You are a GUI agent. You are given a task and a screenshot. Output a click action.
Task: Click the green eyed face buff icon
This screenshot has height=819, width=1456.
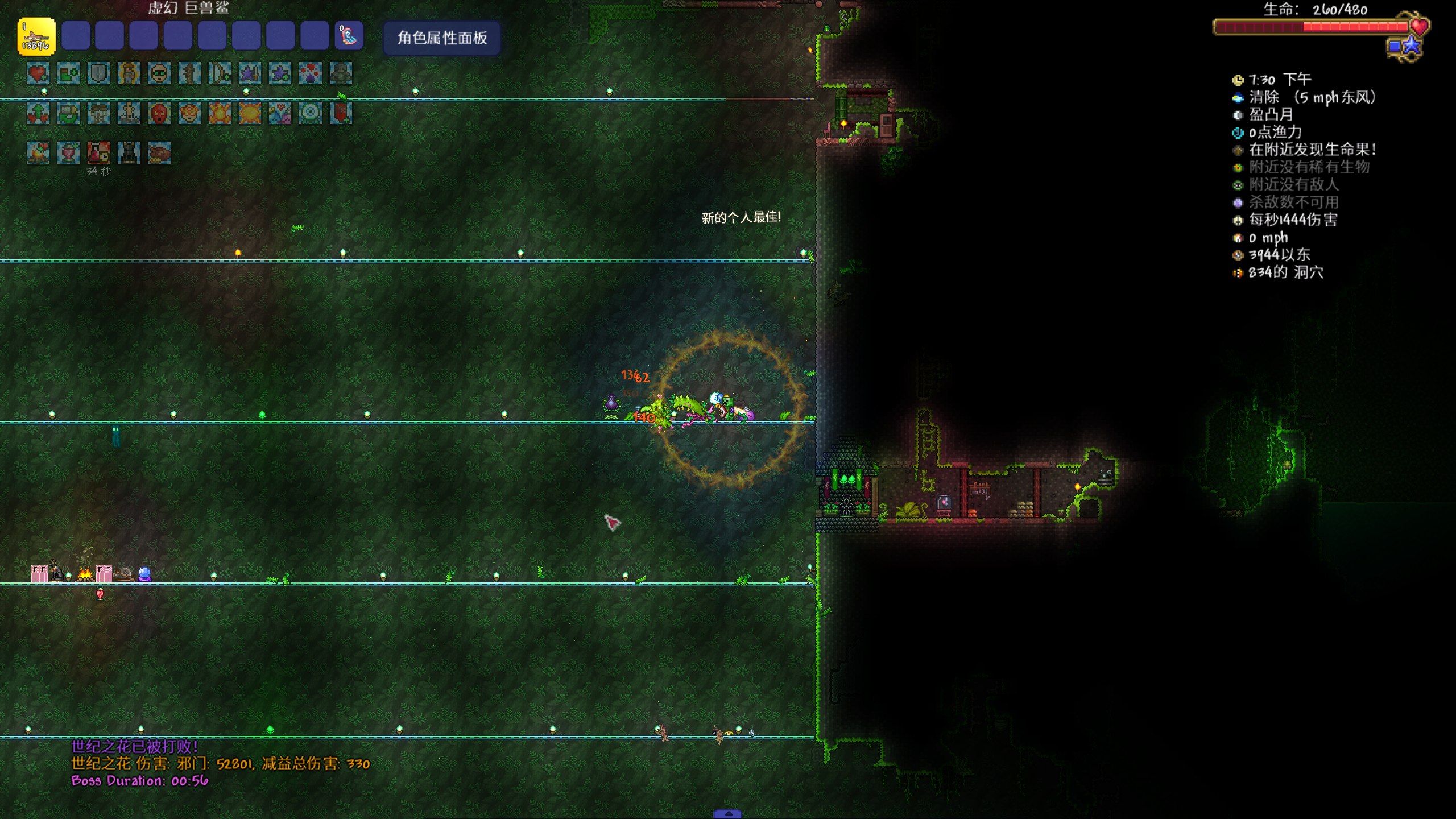pyautogui.click(x=159, y=73)
